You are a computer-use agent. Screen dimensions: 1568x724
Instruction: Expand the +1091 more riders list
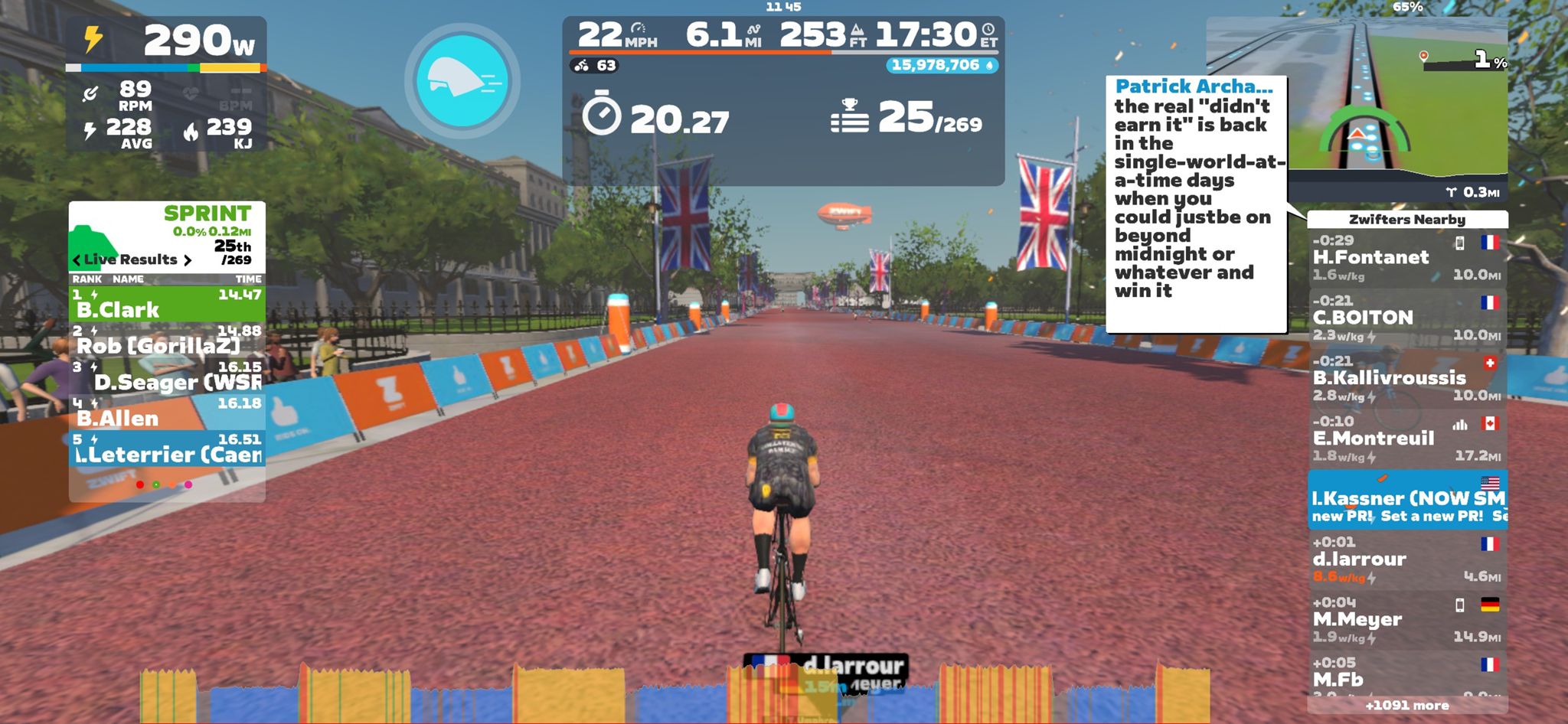pos(1406,706)
